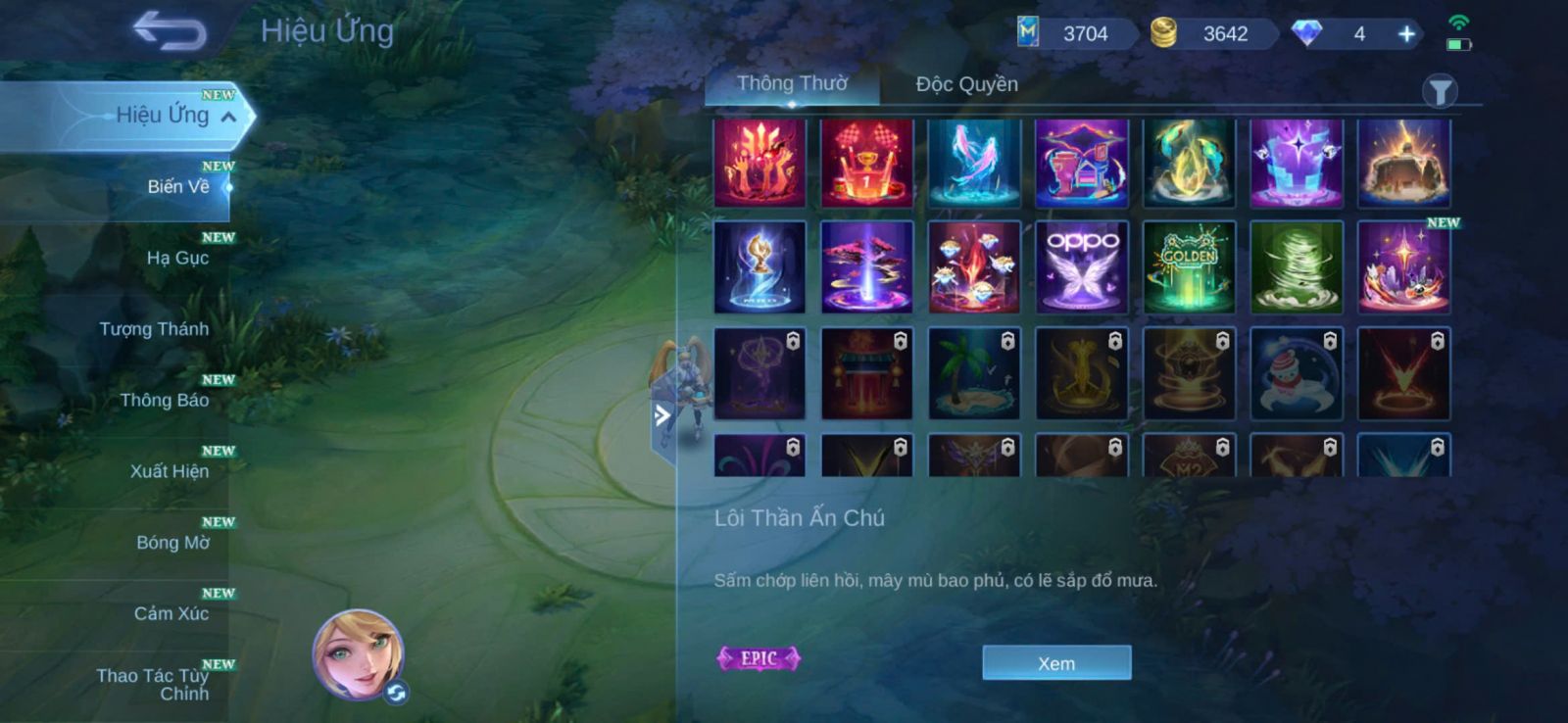Collapse the Hiệu Ứng menu header
Screen dimensions: 1568x723
click(x=228, y=117)
